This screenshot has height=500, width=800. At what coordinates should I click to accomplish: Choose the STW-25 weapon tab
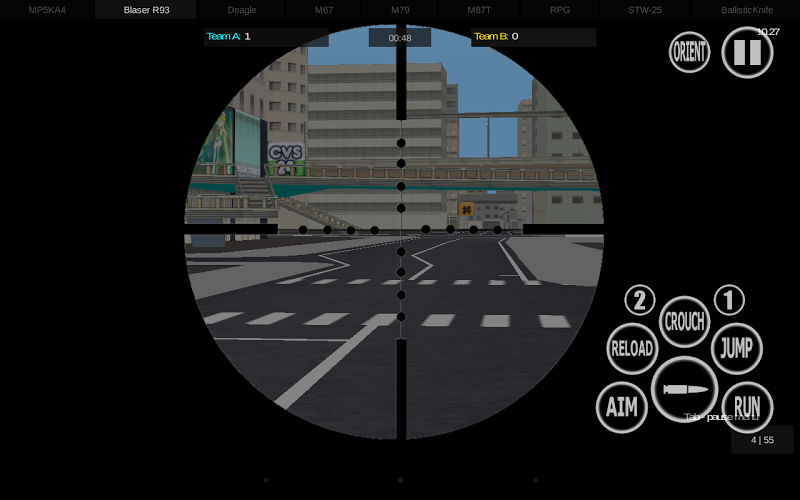644,10
